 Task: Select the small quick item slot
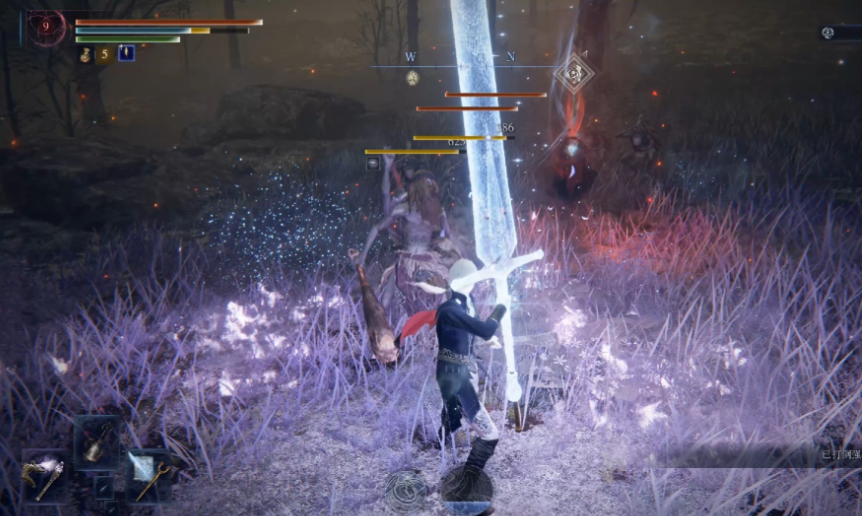[x=104, y=487]
